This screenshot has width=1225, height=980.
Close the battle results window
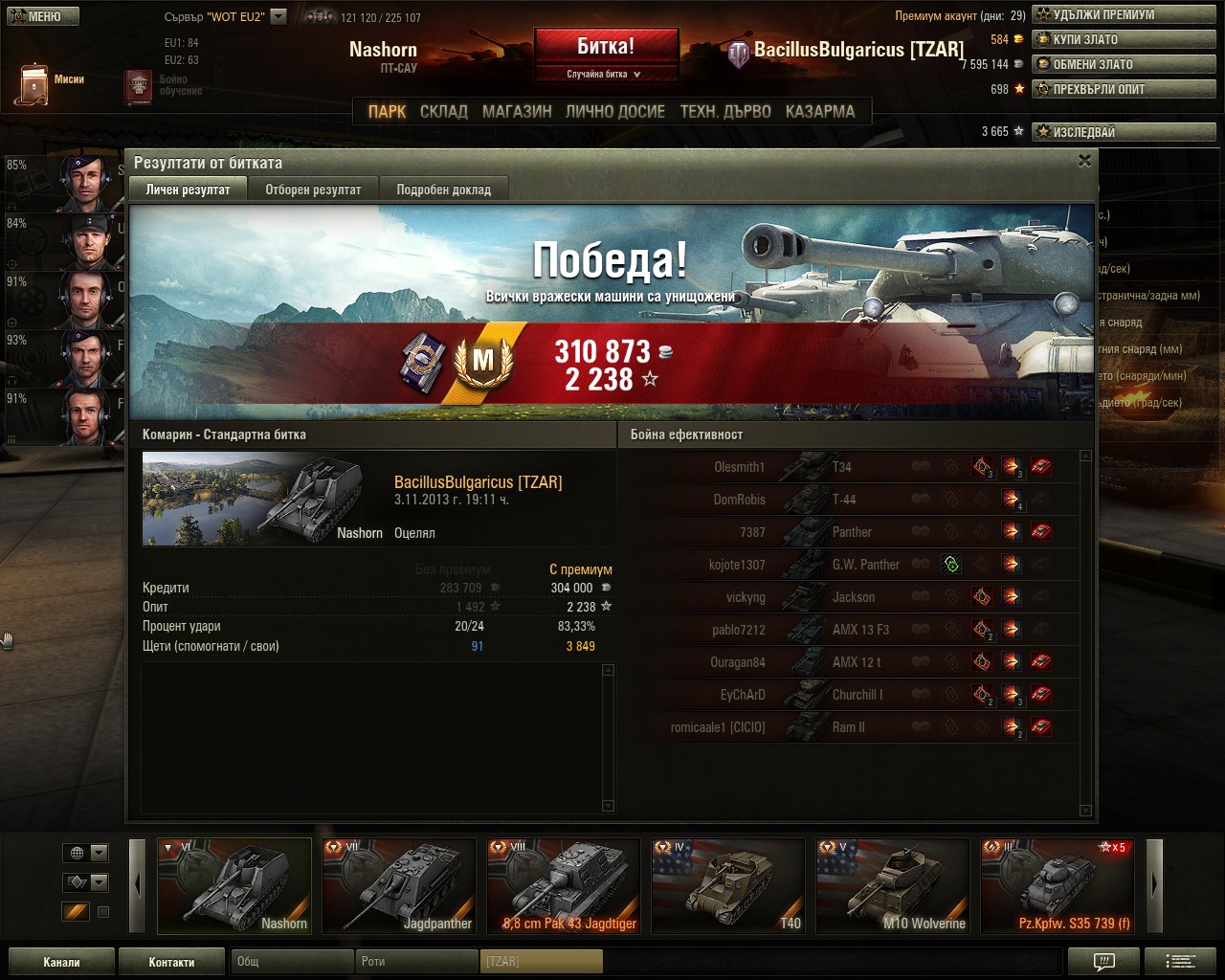pos(1084,161)
